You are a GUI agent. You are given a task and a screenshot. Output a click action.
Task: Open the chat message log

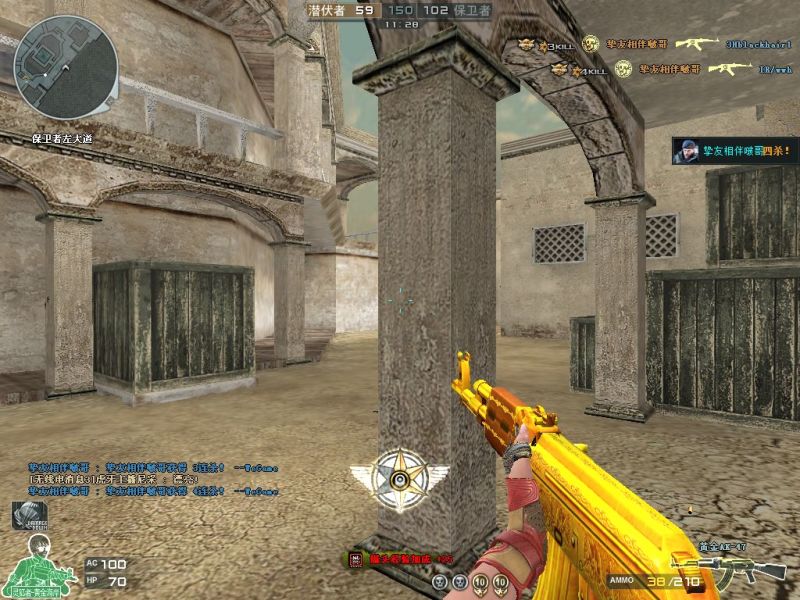[152, 479]
